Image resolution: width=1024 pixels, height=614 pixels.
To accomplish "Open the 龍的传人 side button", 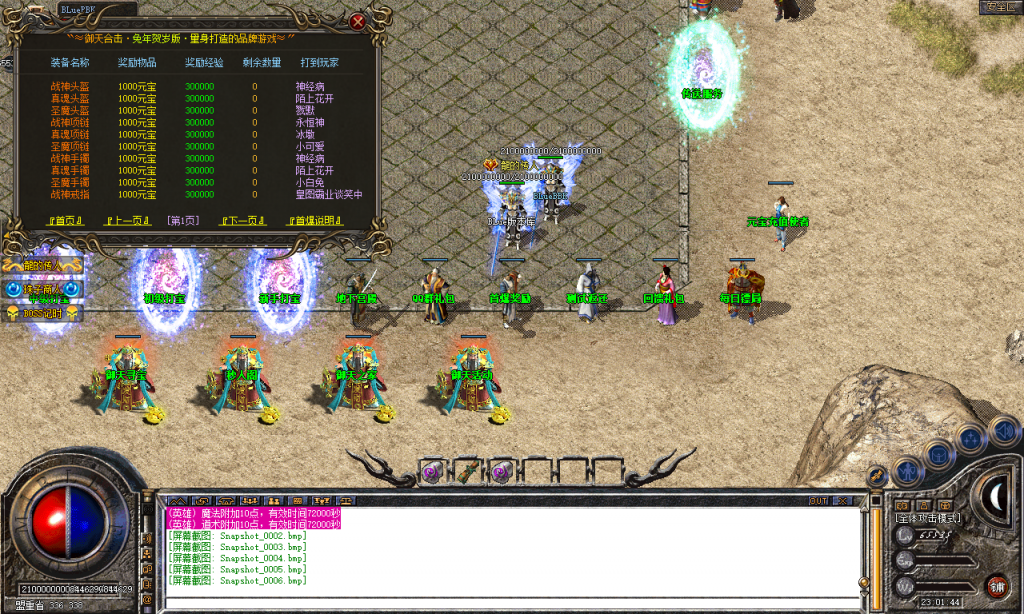I will pos(42,266).
